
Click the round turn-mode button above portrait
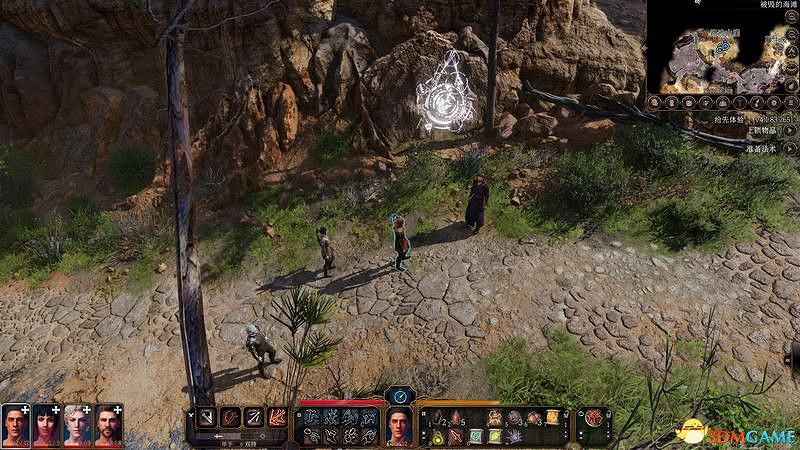click(x=400, y=395)
